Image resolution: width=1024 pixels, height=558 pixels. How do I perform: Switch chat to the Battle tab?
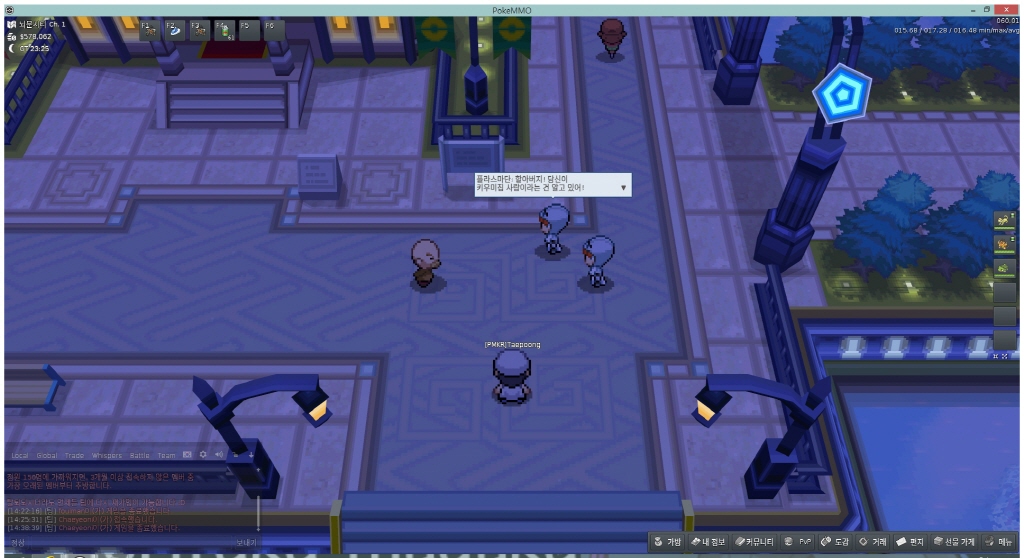pos(140,455)
